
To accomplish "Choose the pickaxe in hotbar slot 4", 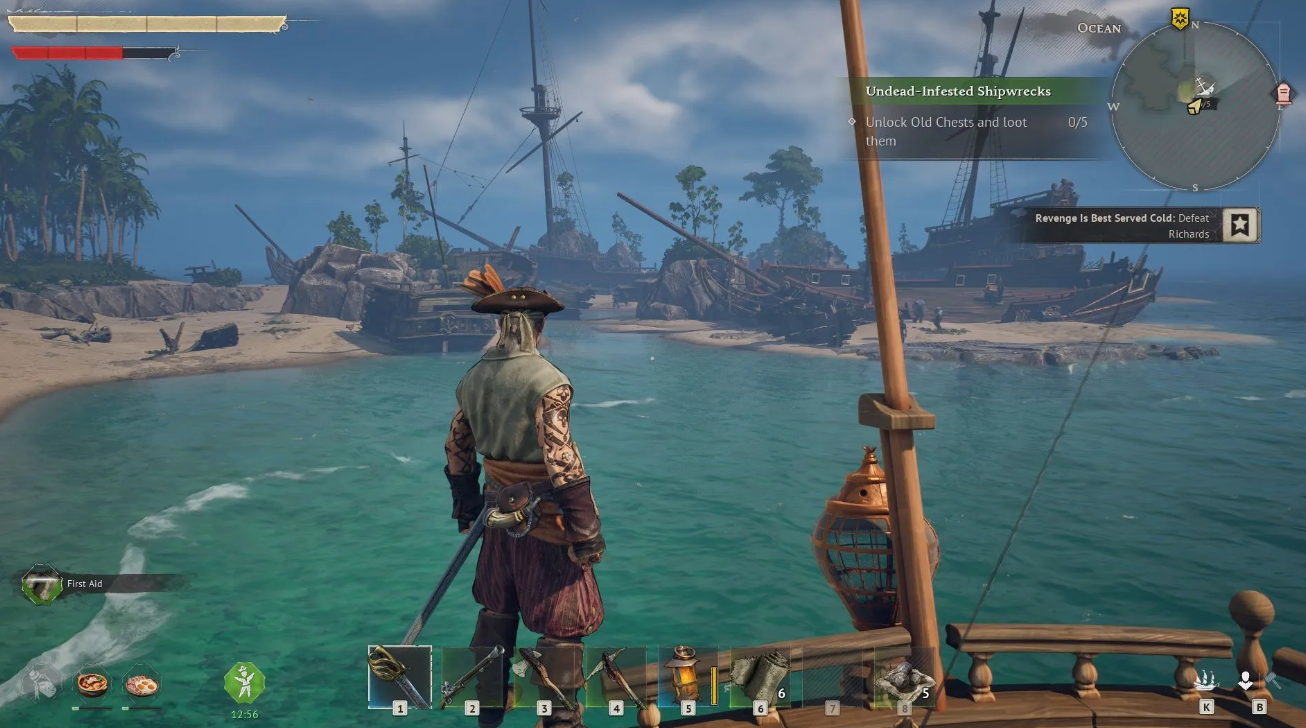I will (x=616, y=675).
